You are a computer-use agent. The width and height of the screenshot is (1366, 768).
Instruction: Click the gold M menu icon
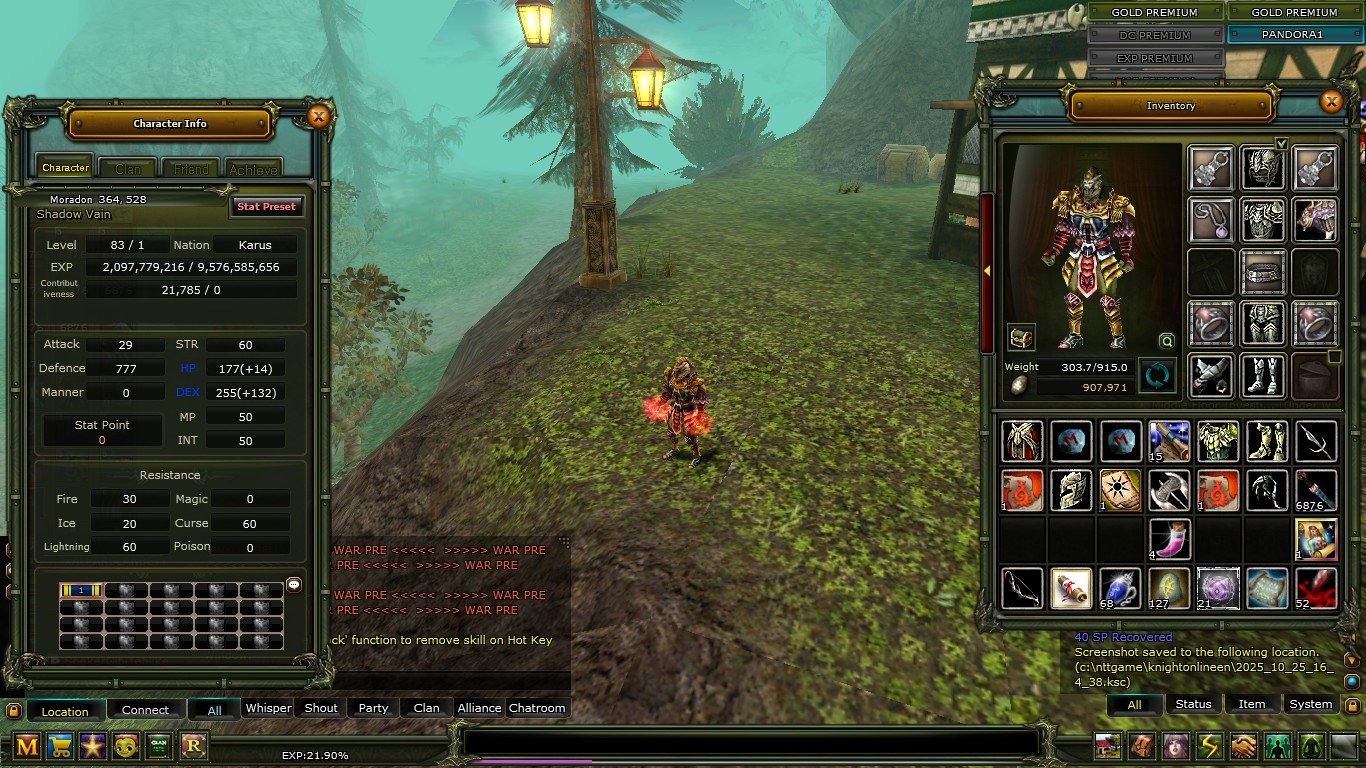click(x=27, y=745)
